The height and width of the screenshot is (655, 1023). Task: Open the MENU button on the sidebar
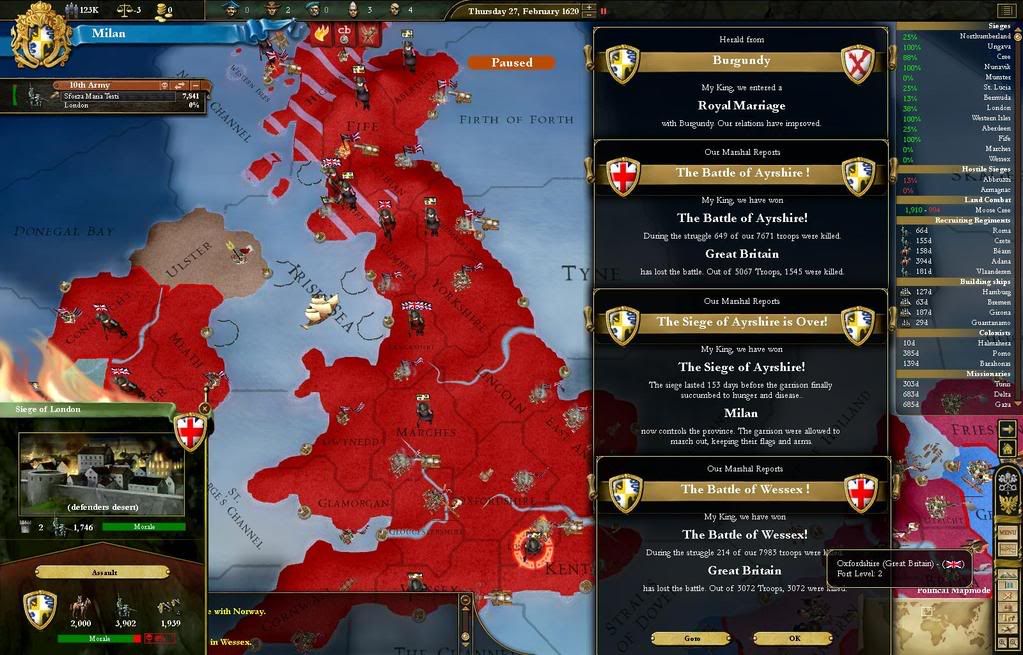click(1008, 532)
